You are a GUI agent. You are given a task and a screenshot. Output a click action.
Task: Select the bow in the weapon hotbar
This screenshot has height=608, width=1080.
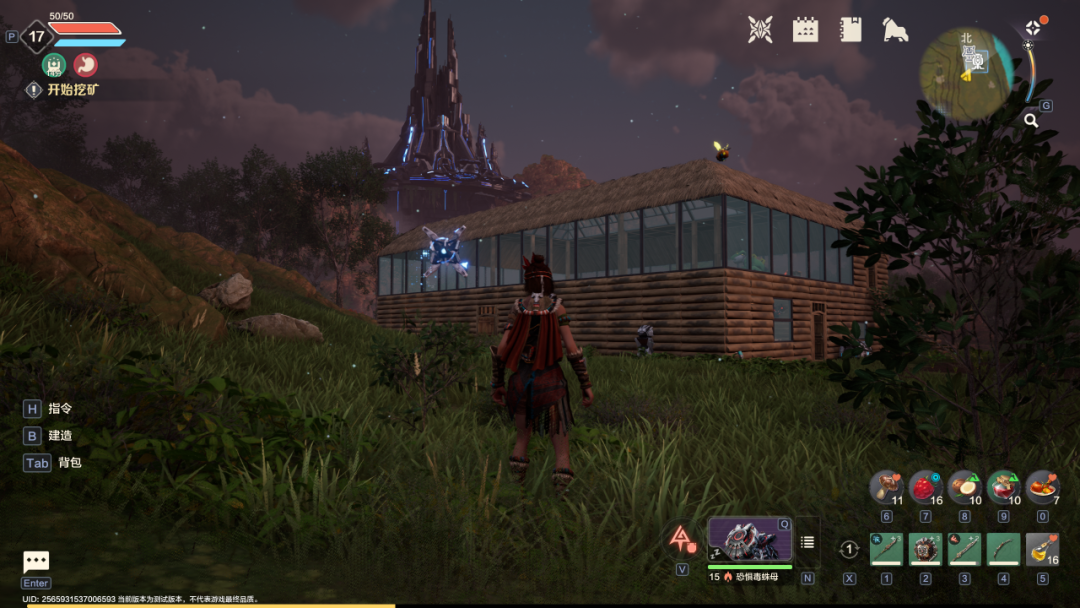[x=1003, y=549]
